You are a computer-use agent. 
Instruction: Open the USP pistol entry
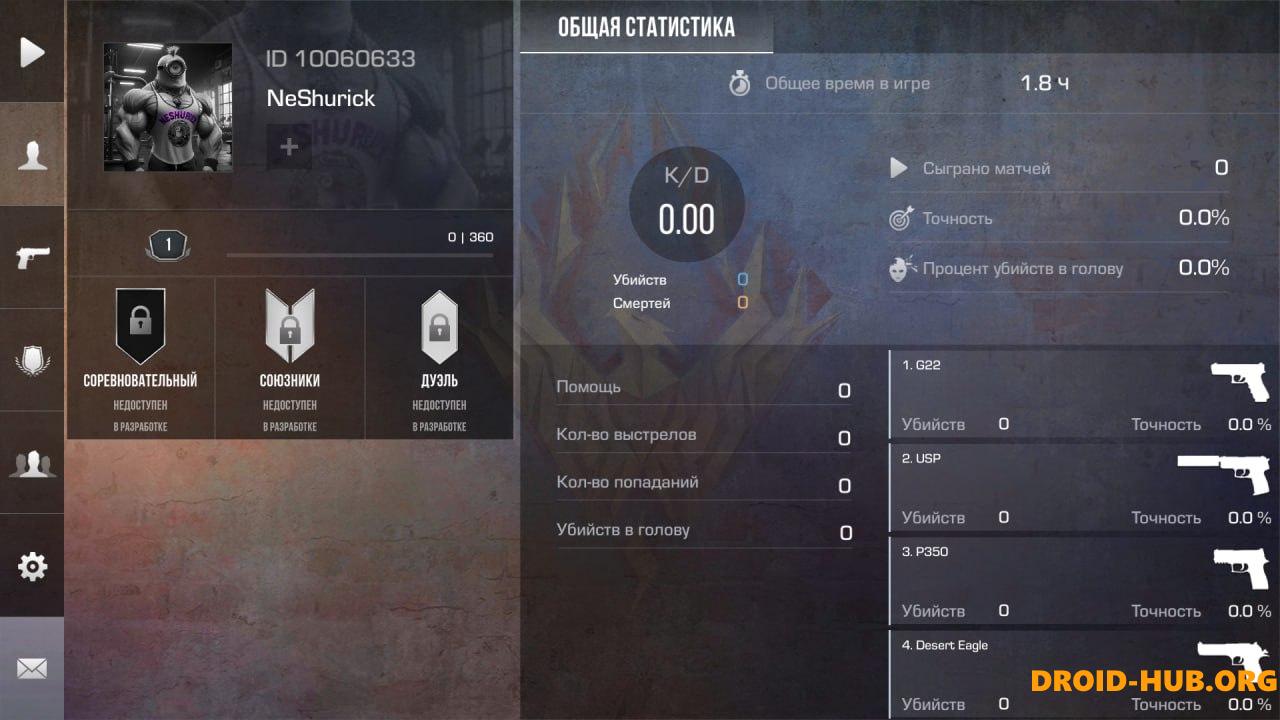tap(1080, 485)
